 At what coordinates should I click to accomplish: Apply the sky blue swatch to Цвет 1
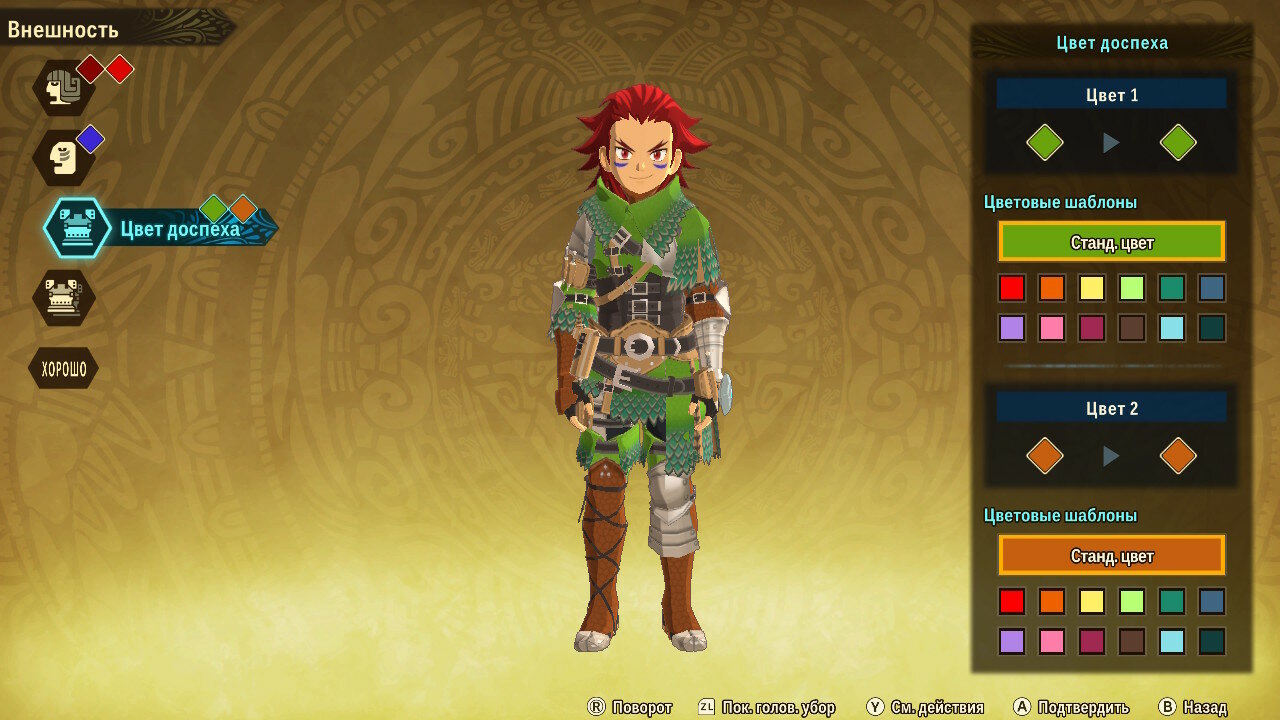(x=1172, y=328)
